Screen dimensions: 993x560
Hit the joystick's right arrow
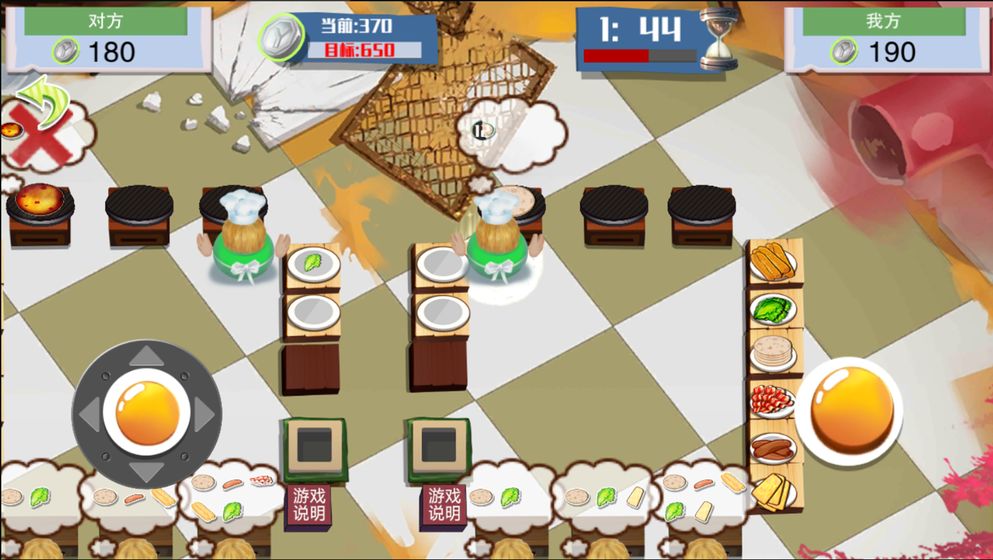pyautogui.click(x=204, y=413)
